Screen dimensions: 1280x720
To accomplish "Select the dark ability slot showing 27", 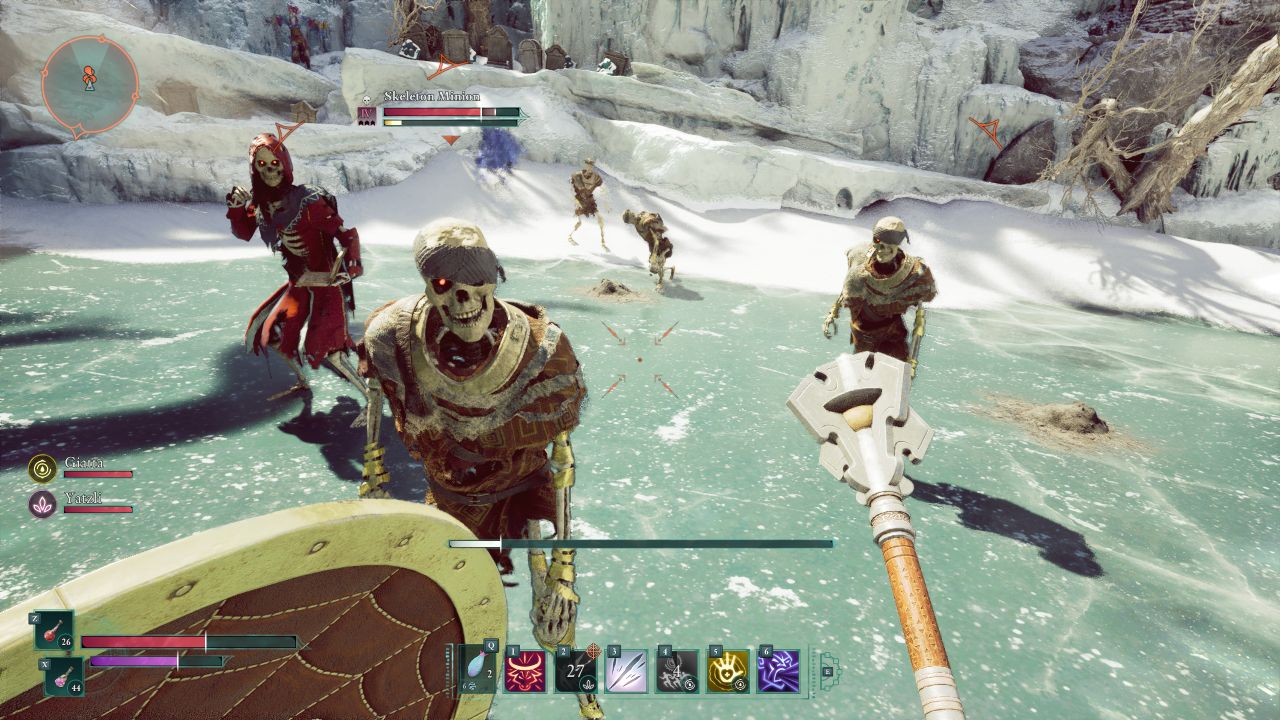I will [576, 671].
